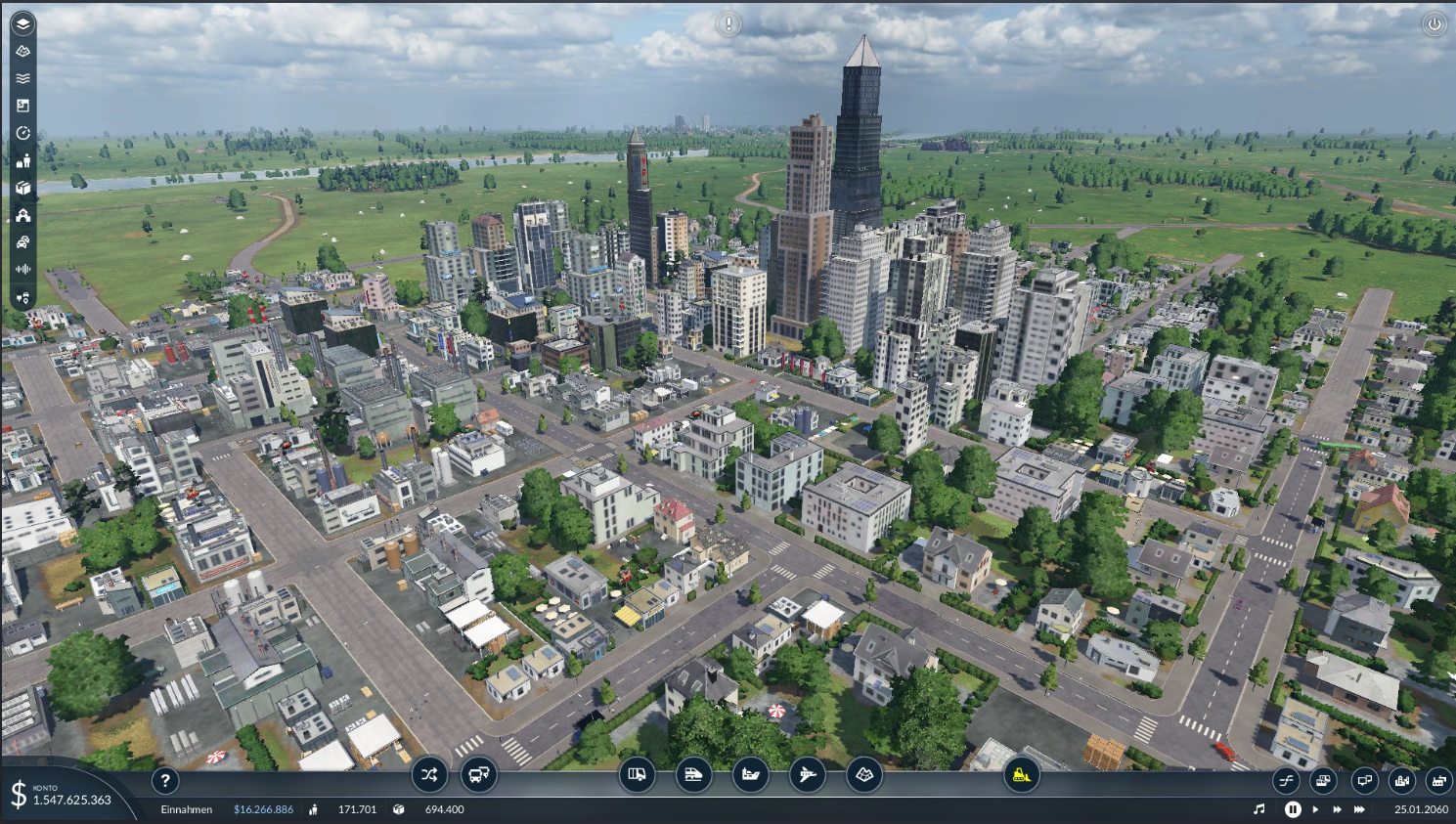This screenshot has width=1456, height=824.
Task: Open the water construction ship menu
Action: (751, 775)
